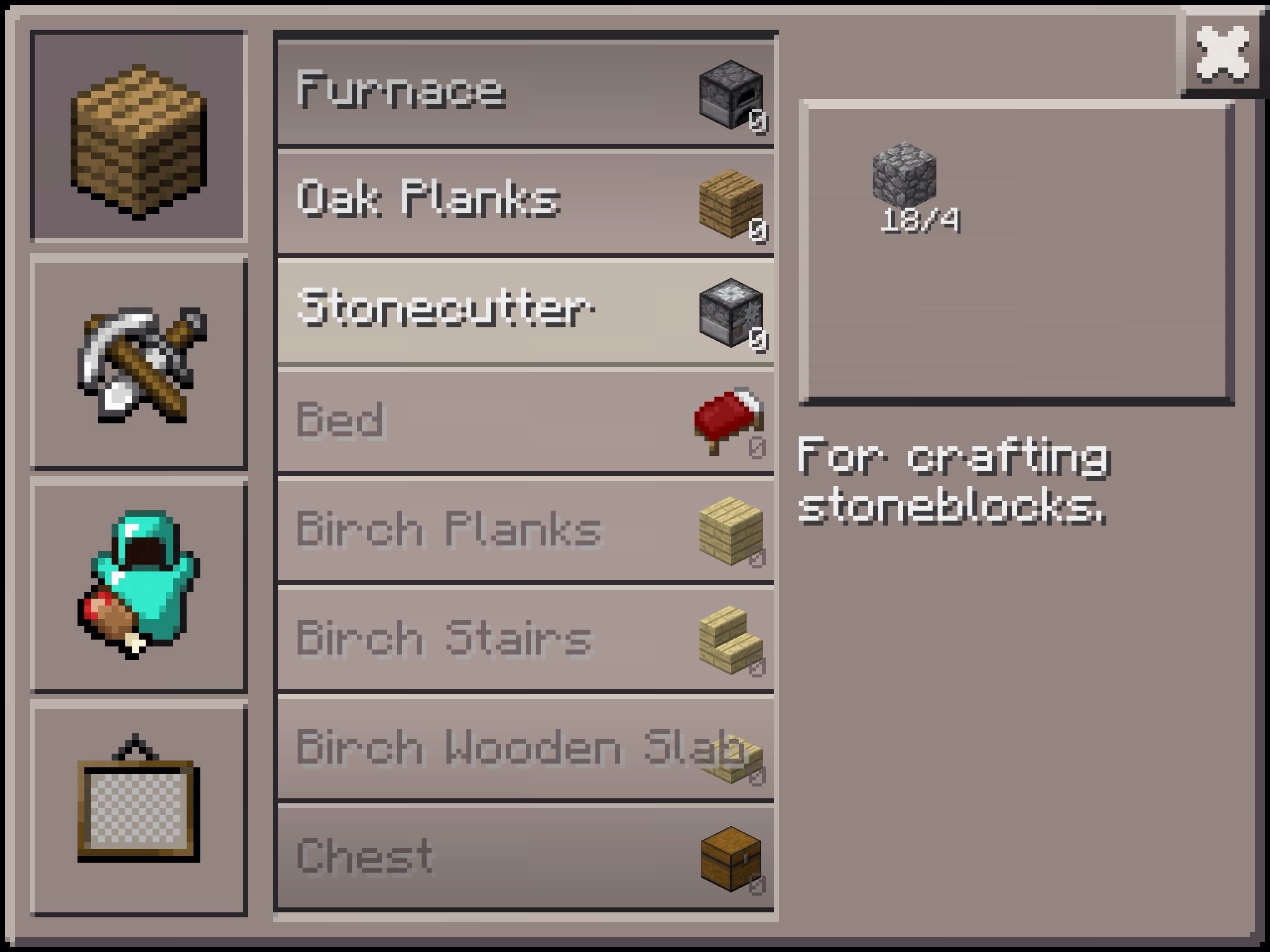The width and height of the screenshot is (1270, 952).
Task: Close the crafting menu
Action: pyautogui.click(x=1222, y=54)
